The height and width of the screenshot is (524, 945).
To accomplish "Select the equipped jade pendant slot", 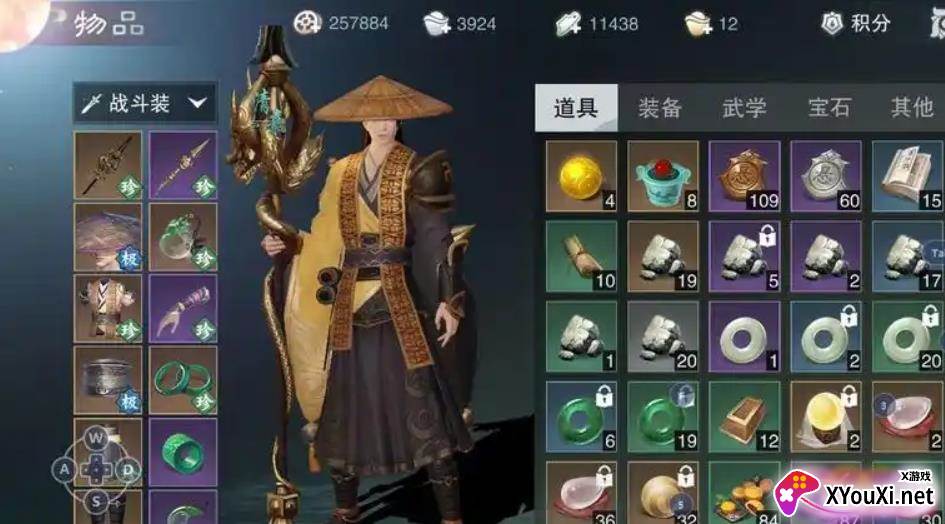I will point(183,237).
